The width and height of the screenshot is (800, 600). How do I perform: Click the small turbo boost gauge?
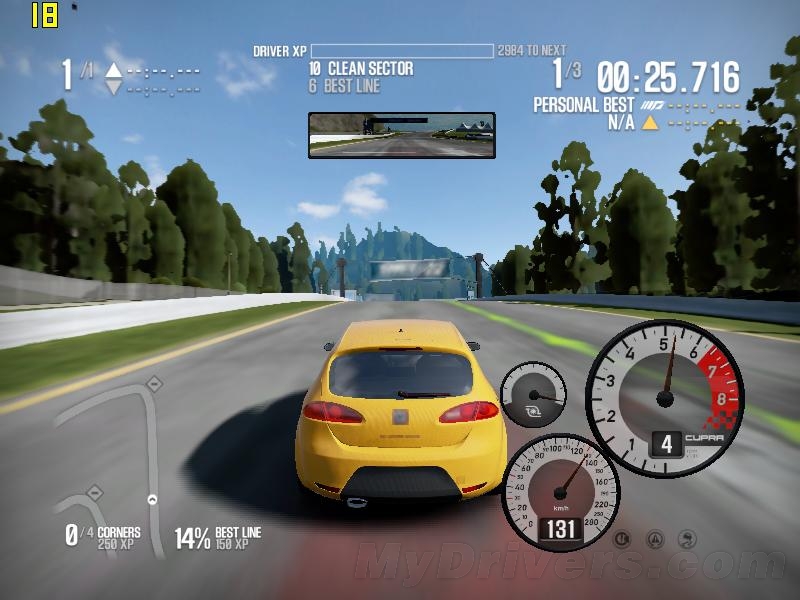pyautogui.click(x=533, y=396)
